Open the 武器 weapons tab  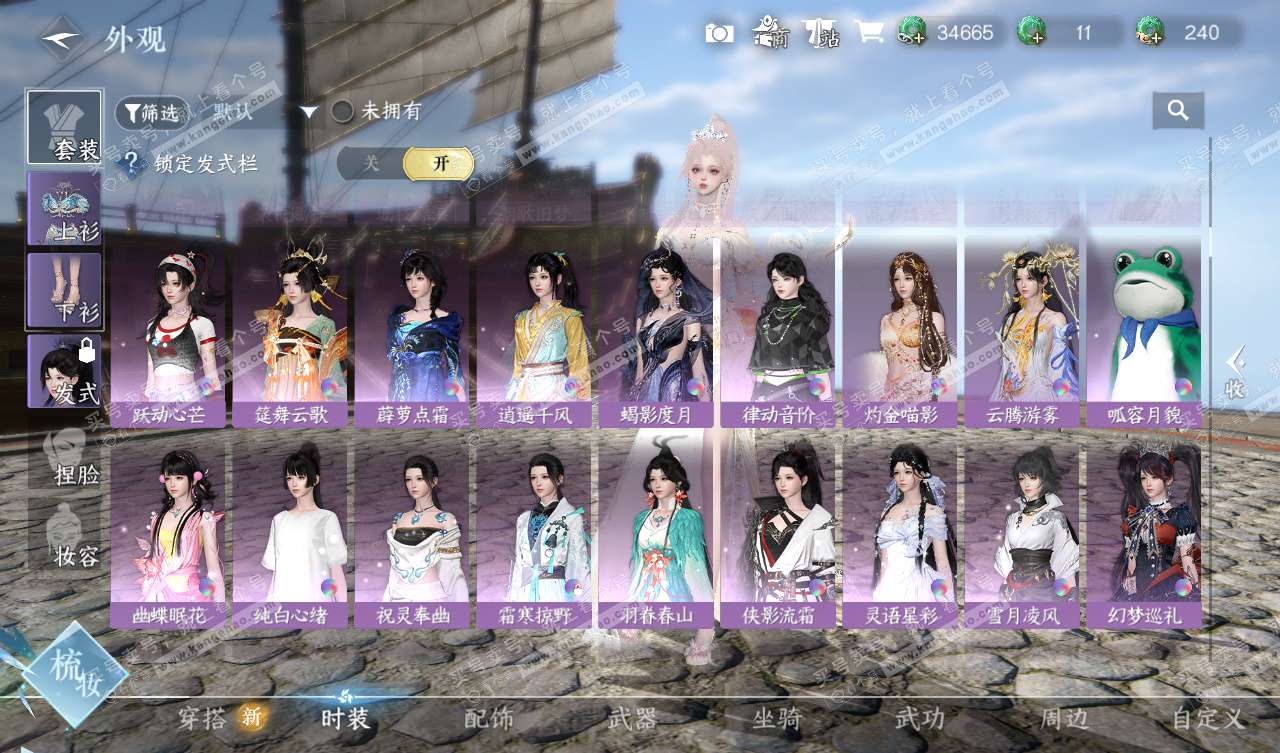(x=632, y=718)
